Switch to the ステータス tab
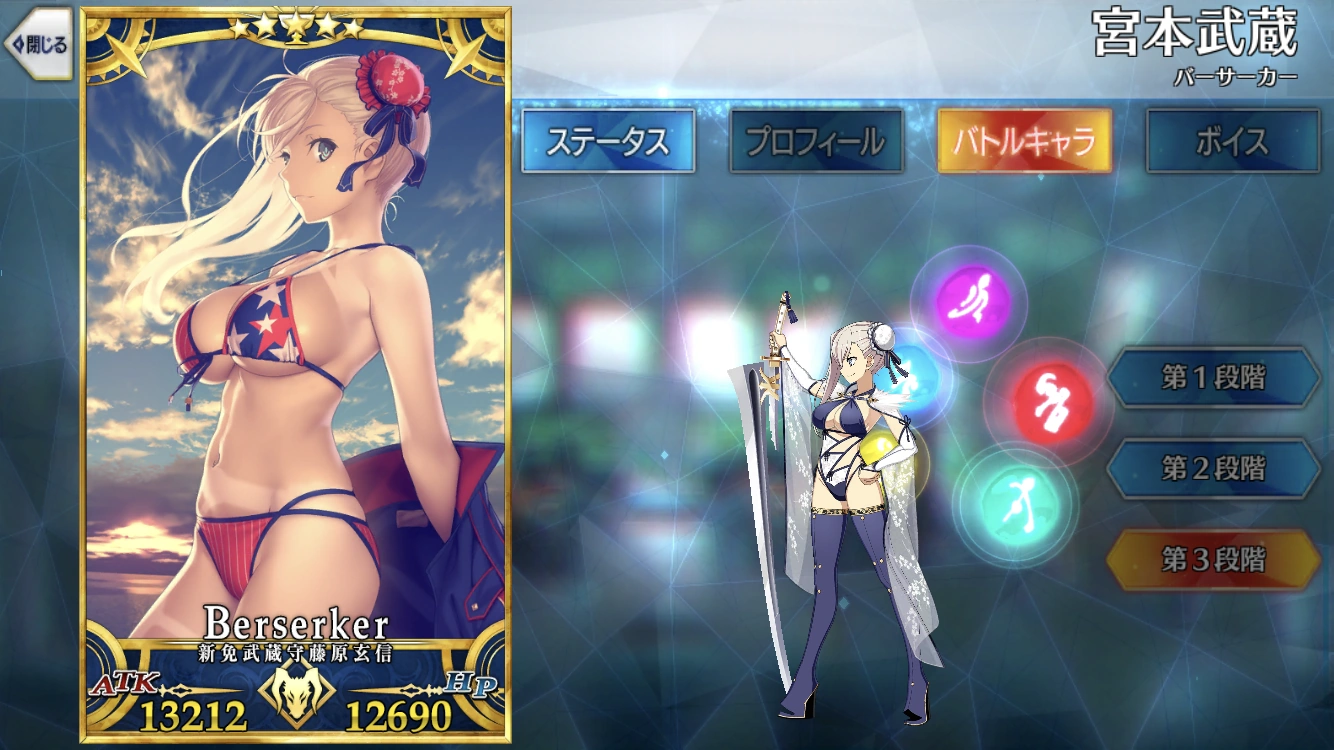 tap(610, 141)
